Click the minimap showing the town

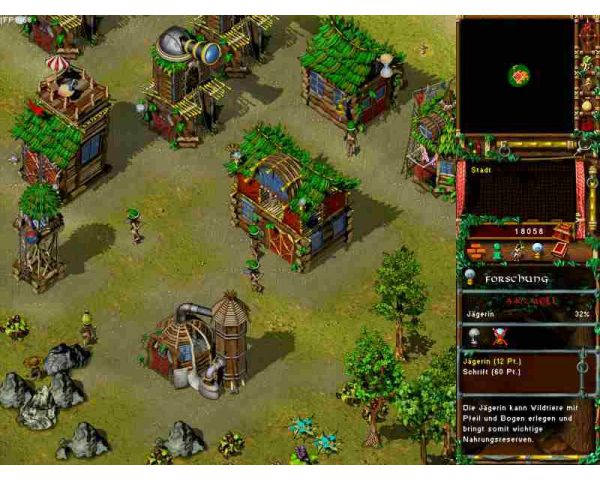517,76
